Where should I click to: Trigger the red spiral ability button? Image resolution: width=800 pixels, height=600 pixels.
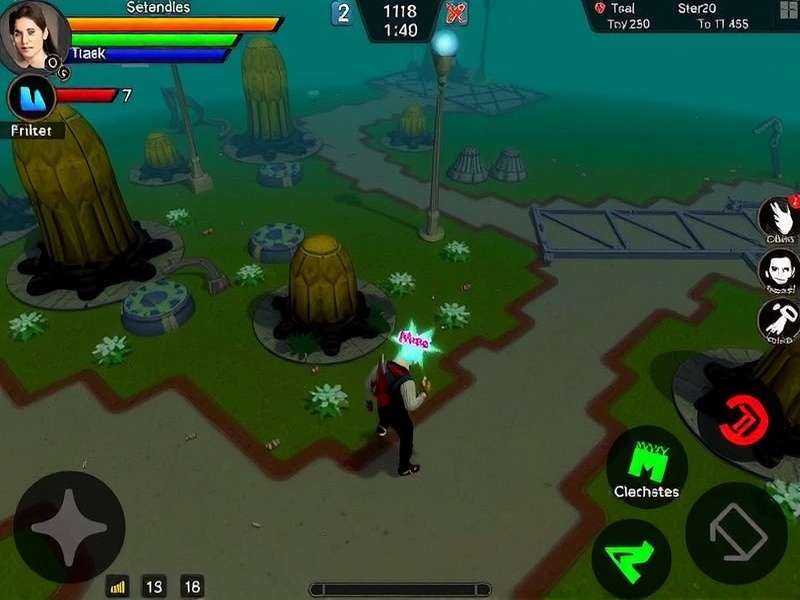point(740,418)
